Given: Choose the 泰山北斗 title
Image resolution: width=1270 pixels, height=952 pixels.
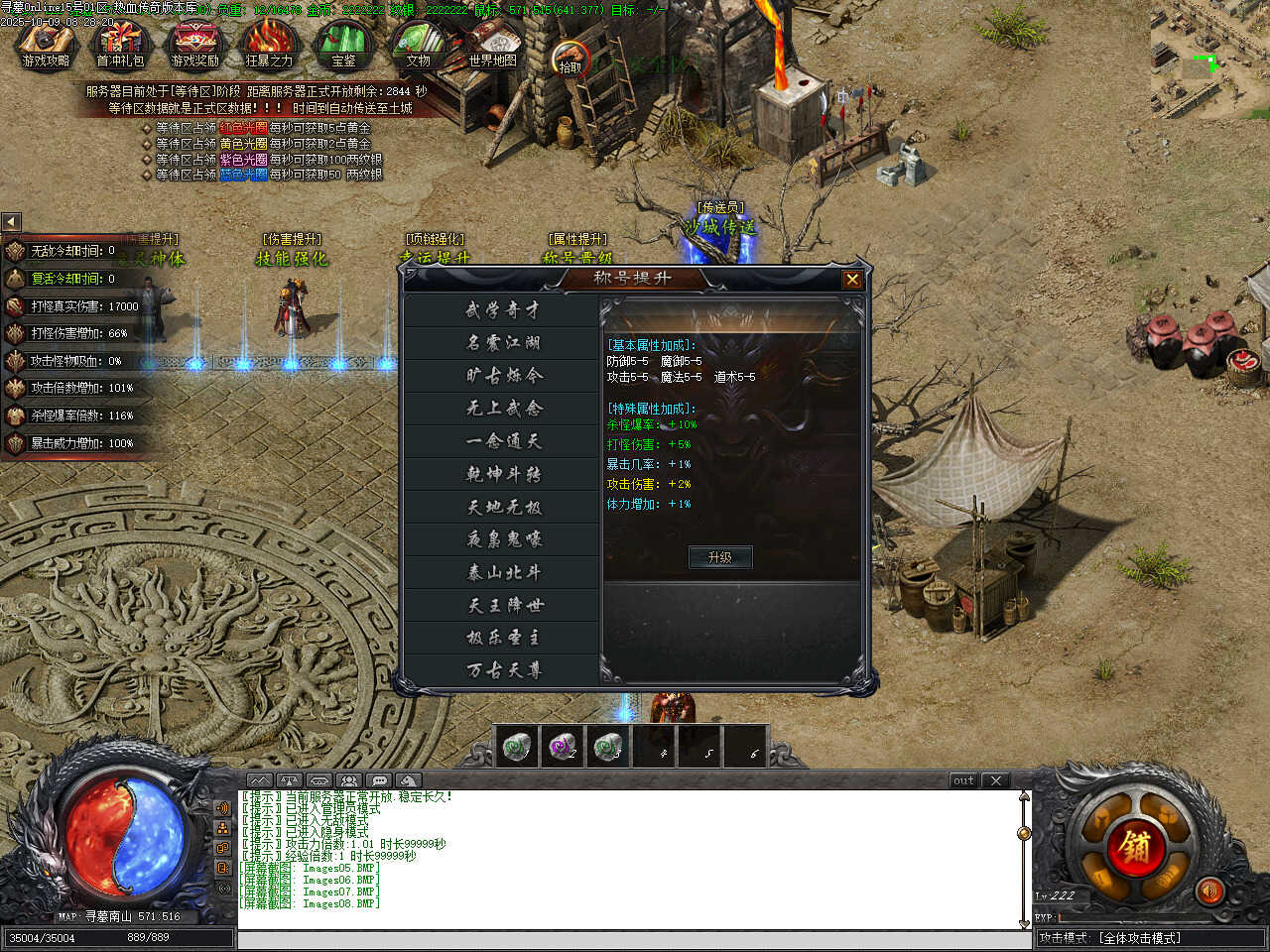Looking at the screenshot, I should point(503,572).
